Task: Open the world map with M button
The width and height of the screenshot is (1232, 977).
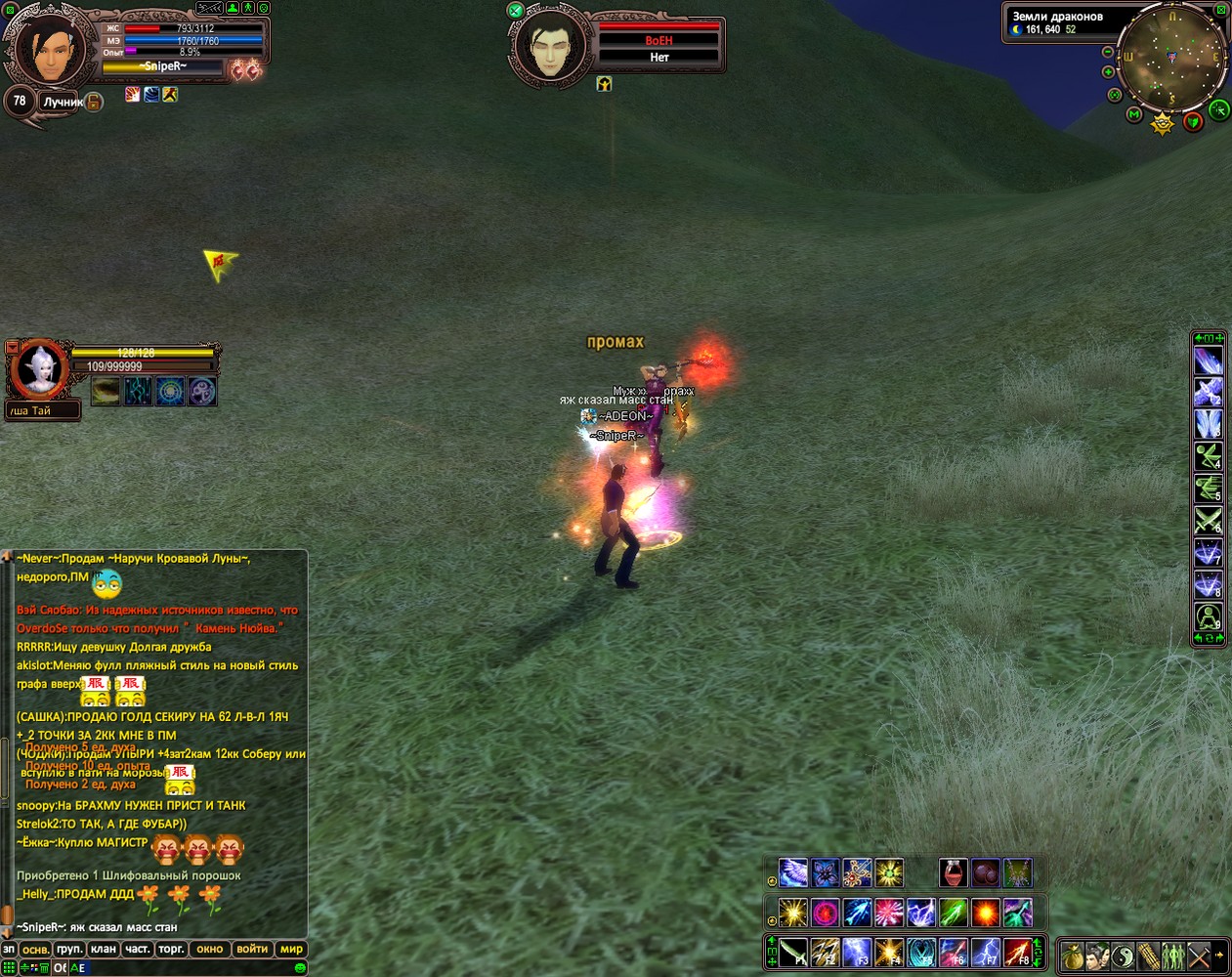Action: pos(1134,114)
